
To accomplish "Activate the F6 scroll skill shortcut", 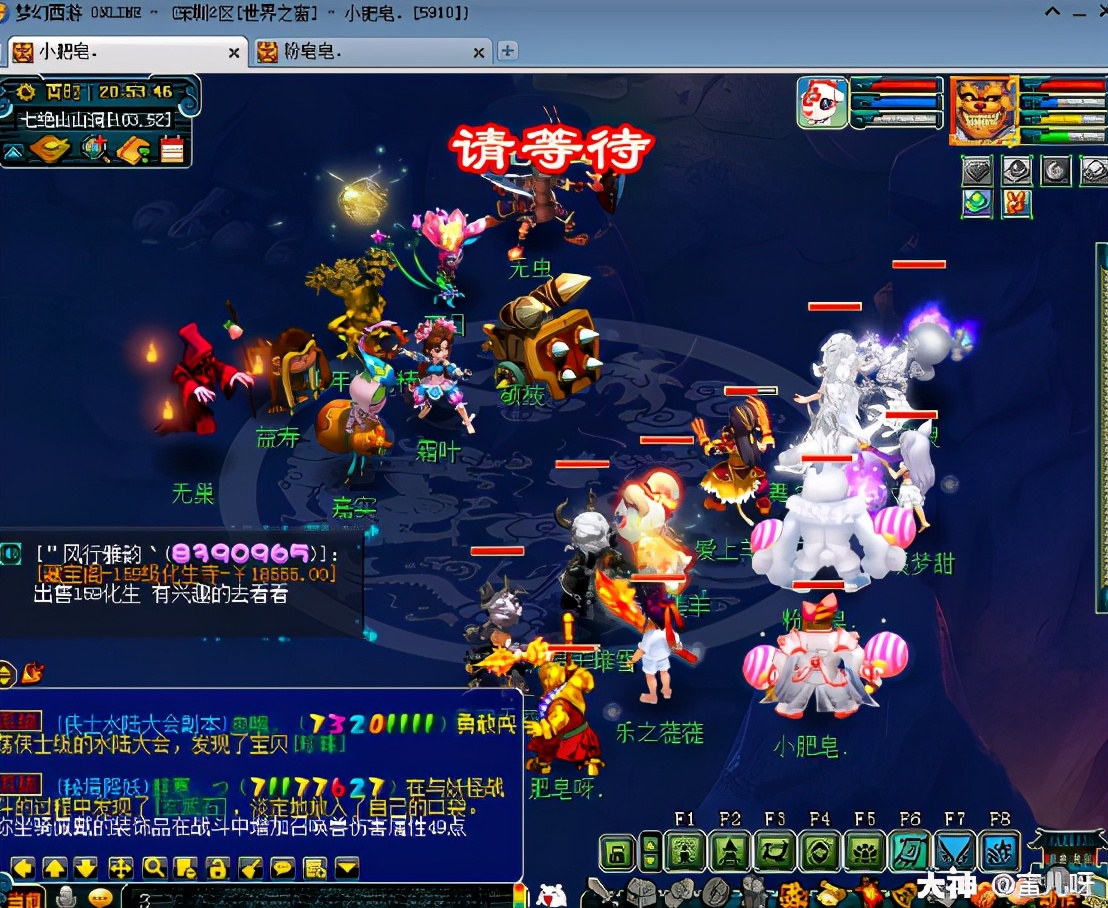I will pos(909,852).
